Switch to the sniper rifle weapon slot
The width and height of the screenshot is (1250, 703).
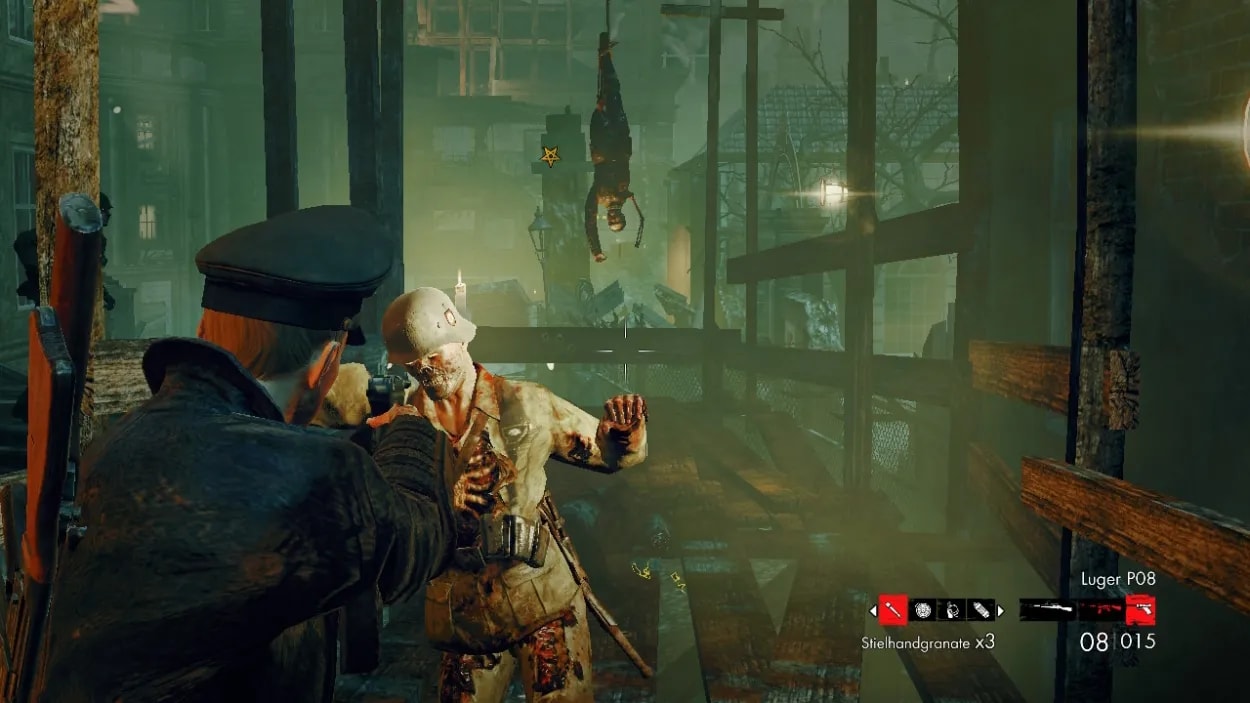(x=1047, y=609)
